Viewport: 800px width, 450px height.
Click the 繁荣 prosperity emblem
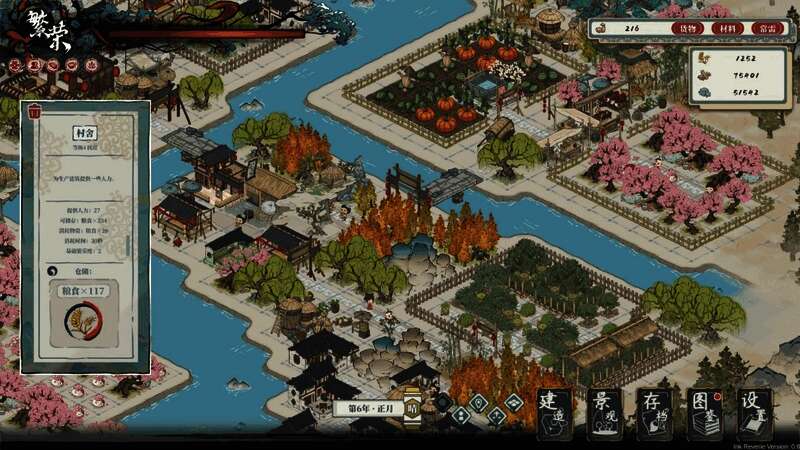[46, 24]
